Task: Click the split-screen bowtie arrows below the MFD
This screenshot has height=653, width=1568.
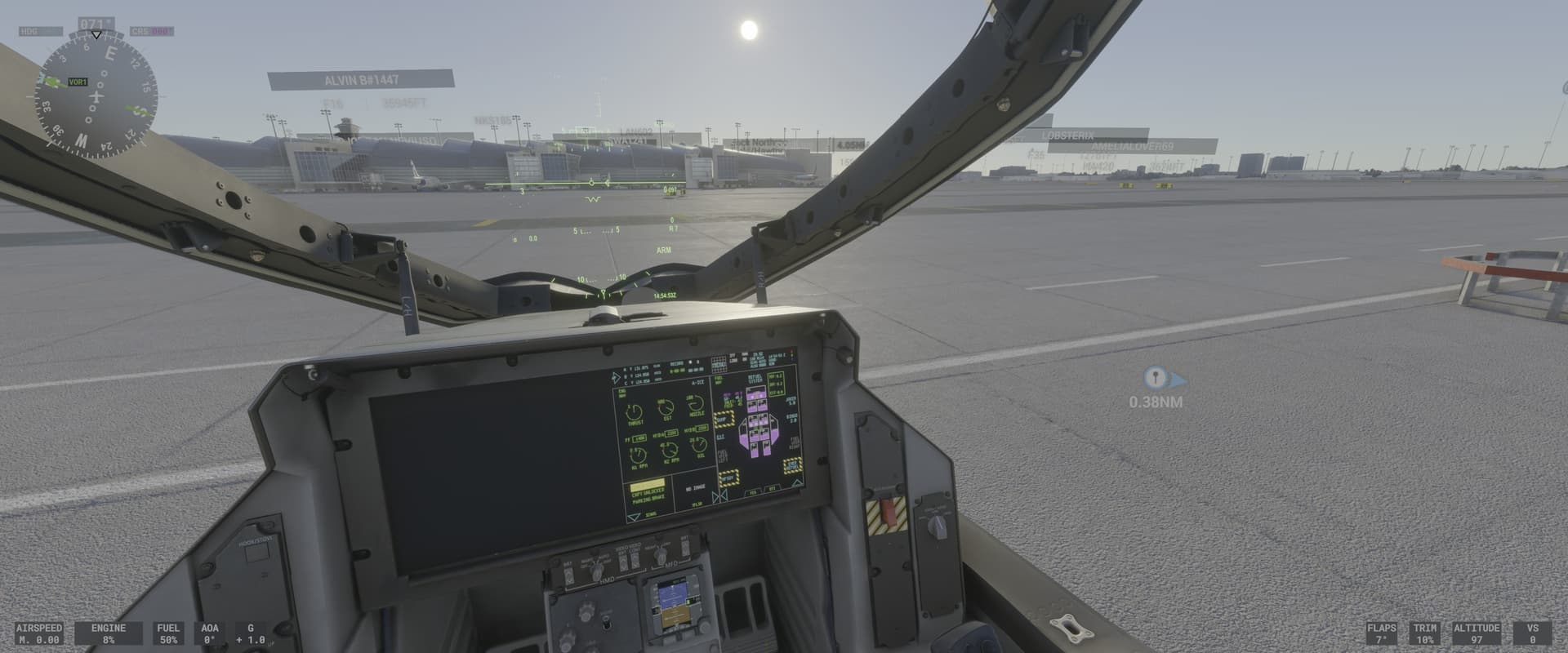Action: pos(720,495)
